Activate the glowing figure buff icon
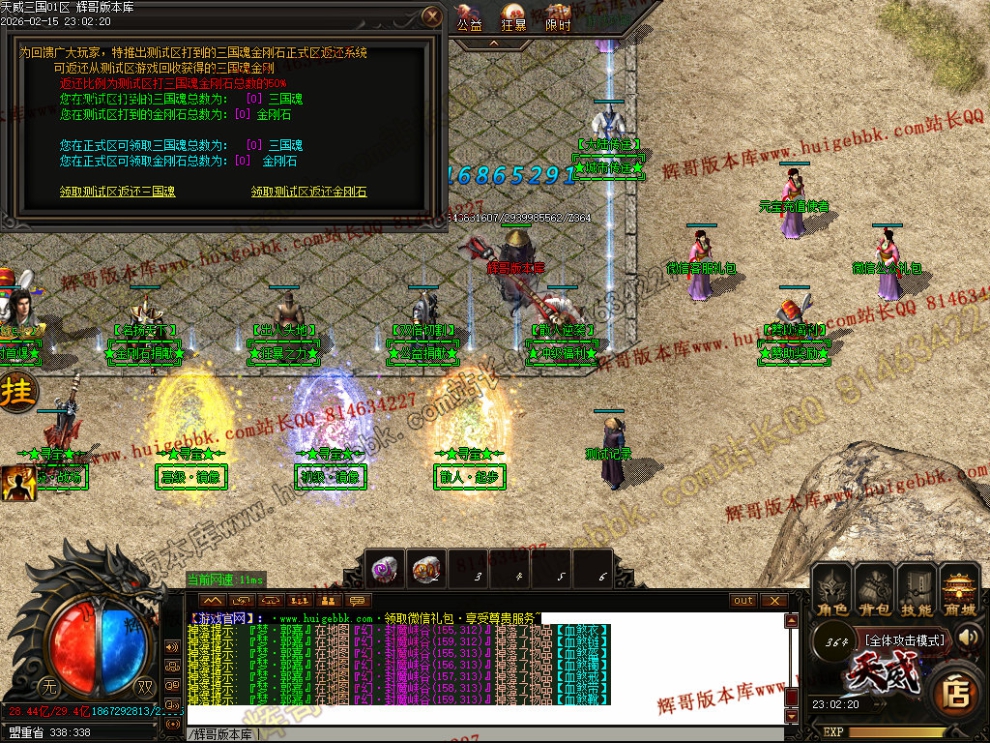Viewport: 990px width, 743px height. (x=17, y=484)
